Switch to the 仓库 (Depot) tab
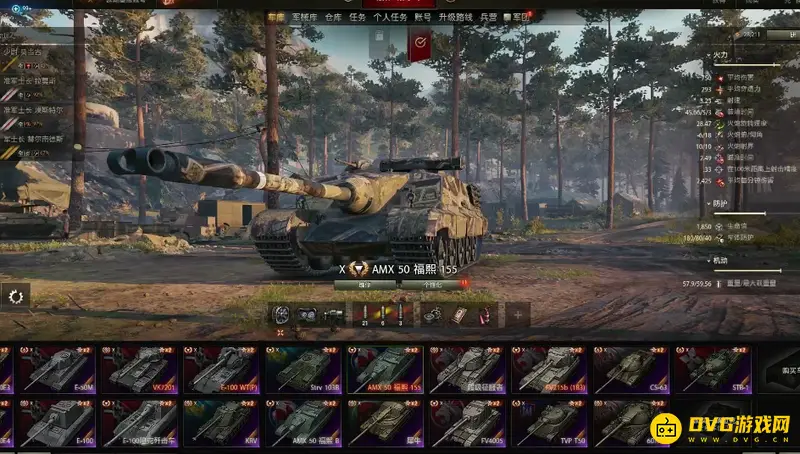The width and height of the screenshot is (800, 454). pyautogui.click(x=333, y=17)
